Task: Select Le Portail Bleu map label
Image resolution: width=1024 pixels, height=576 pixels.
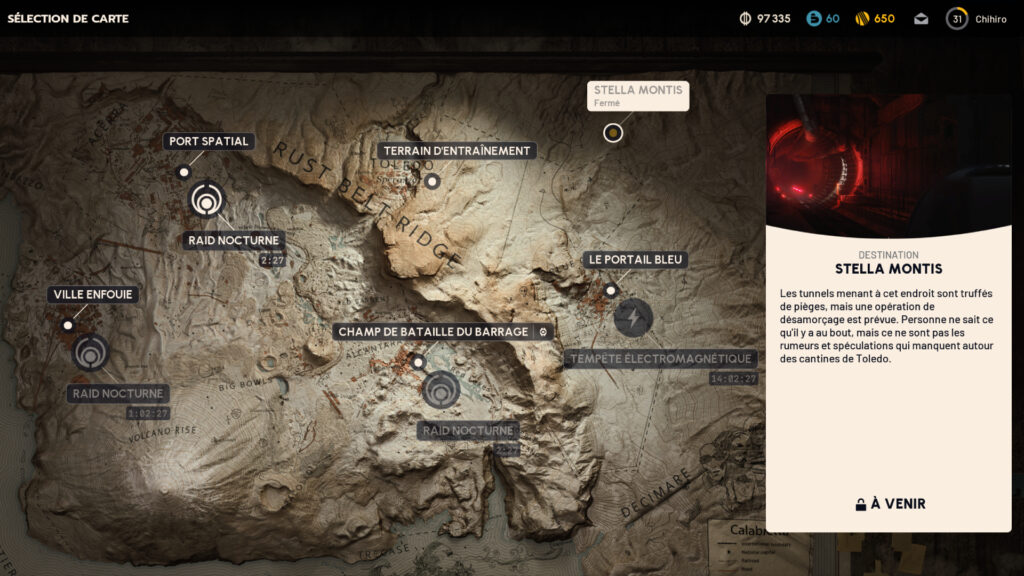Action: [635, 259]
